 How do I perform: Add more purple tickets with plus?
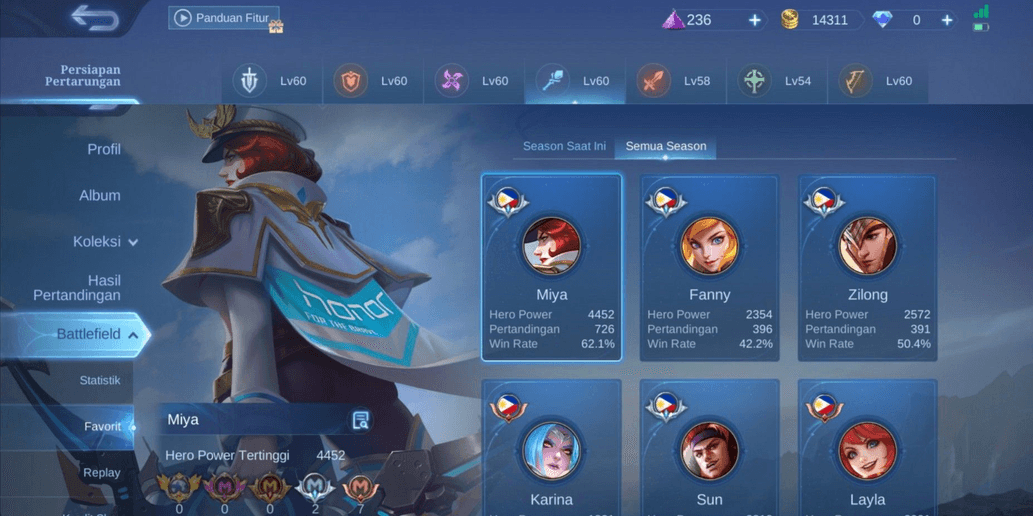click(755, 20)
